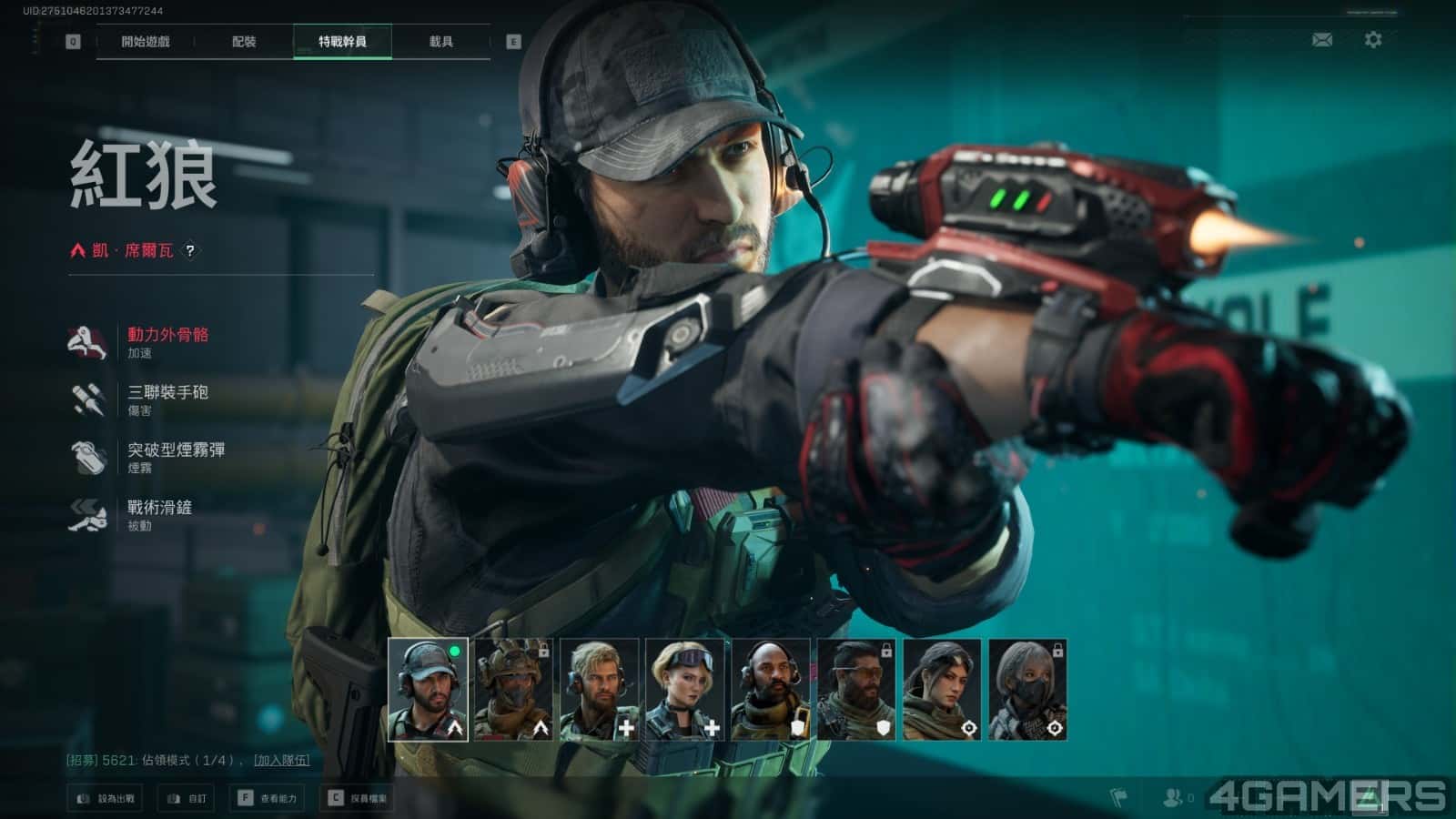Set operator as deployed with 設為出戰
The height and width of the screenshot is (819, 1456).
coord(106,798)
